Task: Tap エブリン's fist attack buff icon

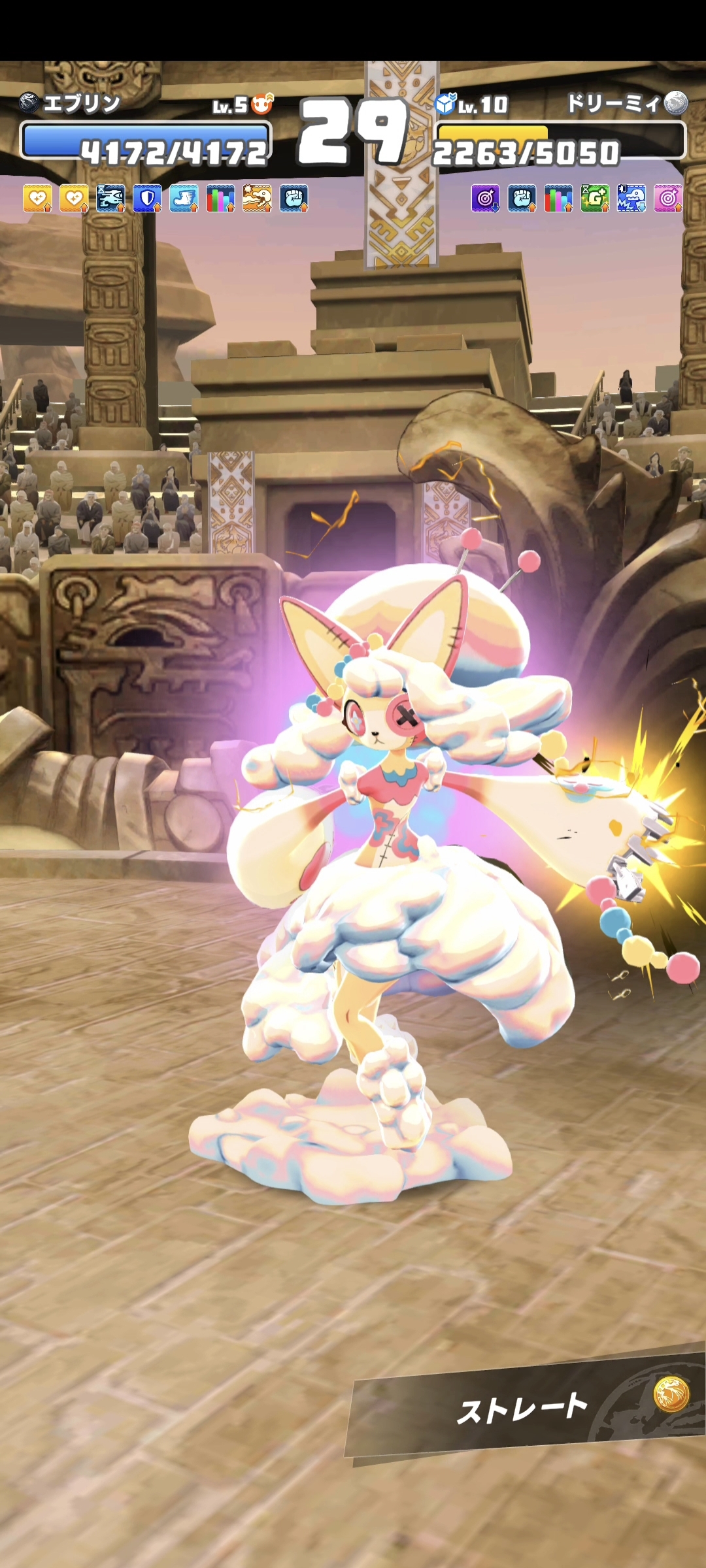Action: pos(294,199)
